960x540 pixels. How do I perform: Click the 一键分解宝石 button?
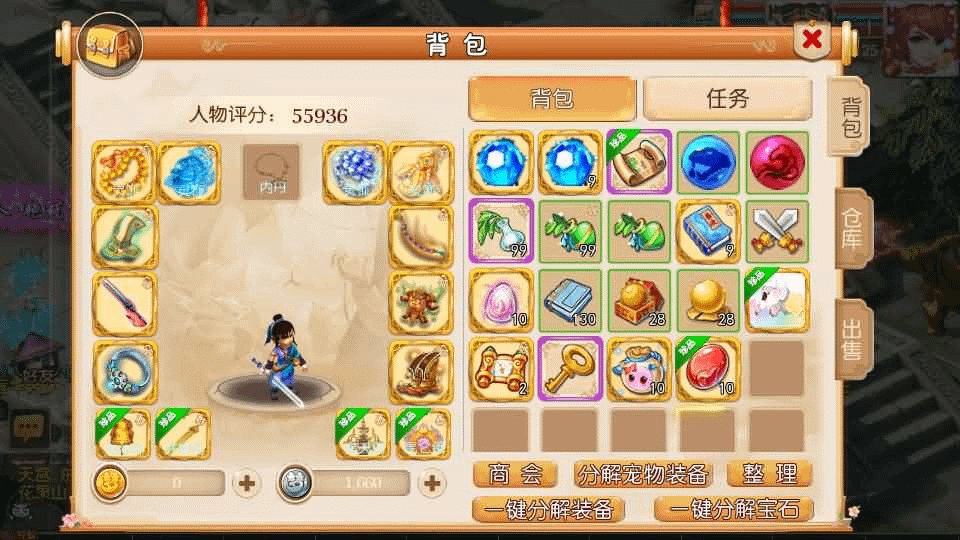tap(734, 508)
